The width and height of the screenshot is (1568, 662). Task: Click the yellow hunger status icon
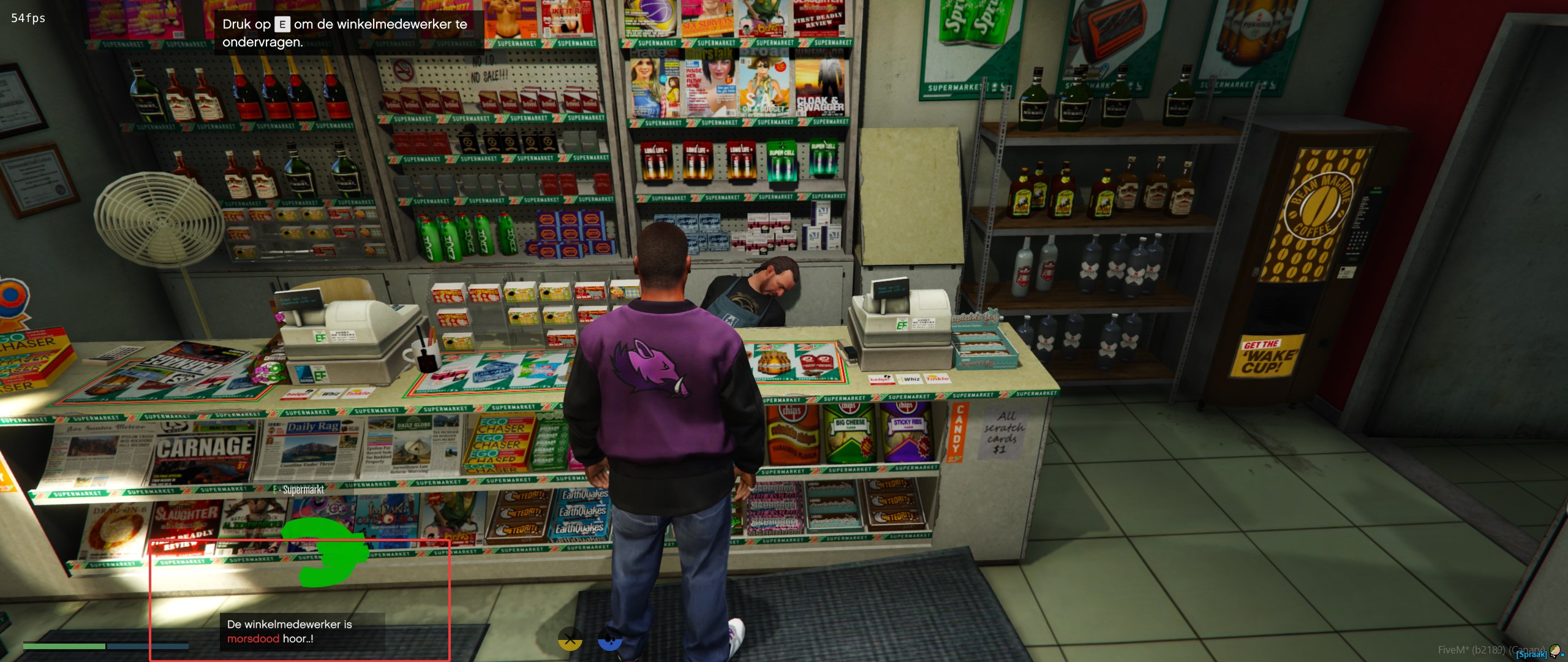(x=570, y=641)
